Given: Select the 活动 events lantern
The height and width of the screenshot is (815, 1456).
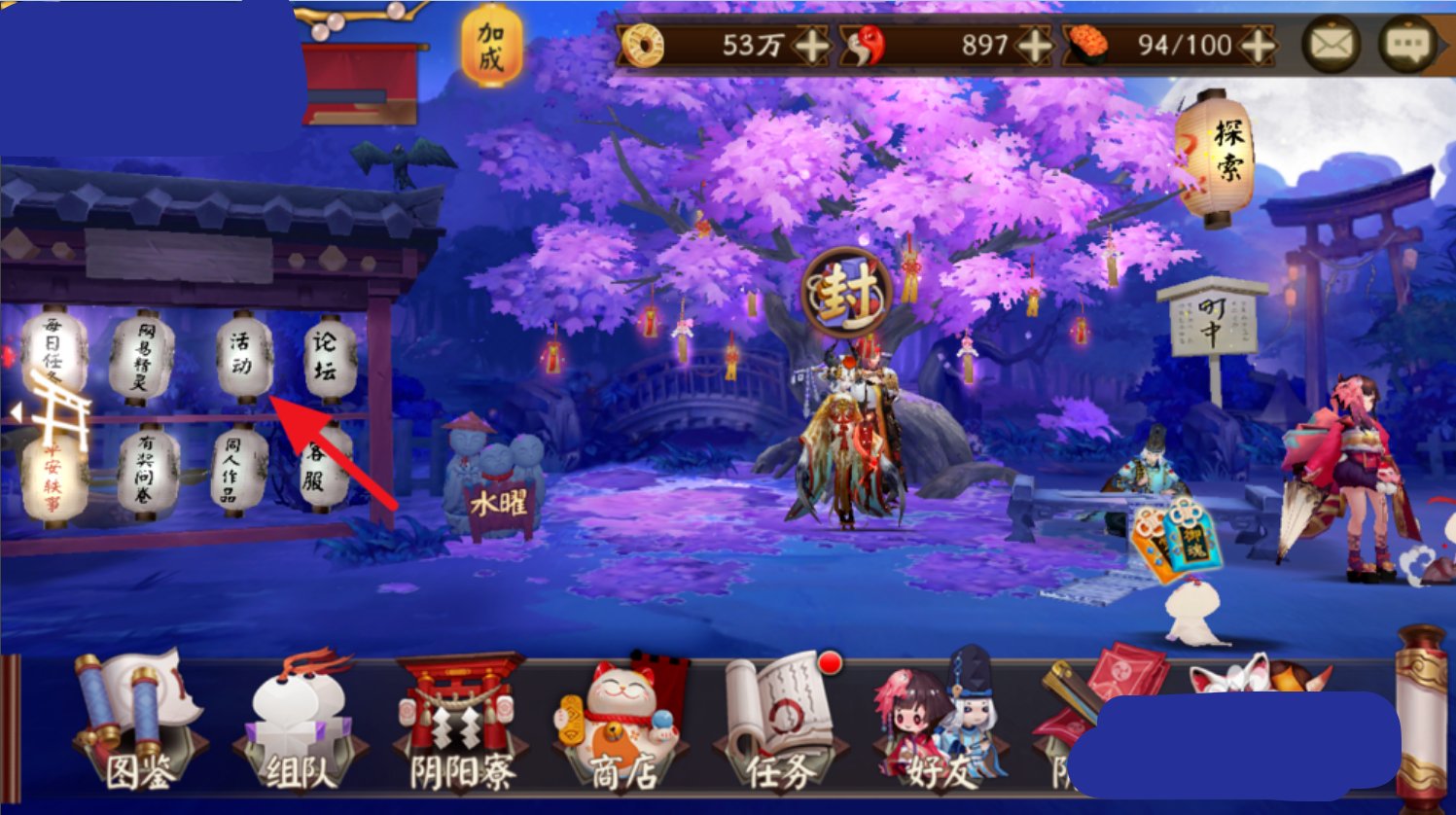Looking at the screenshot, I should 245,358.
